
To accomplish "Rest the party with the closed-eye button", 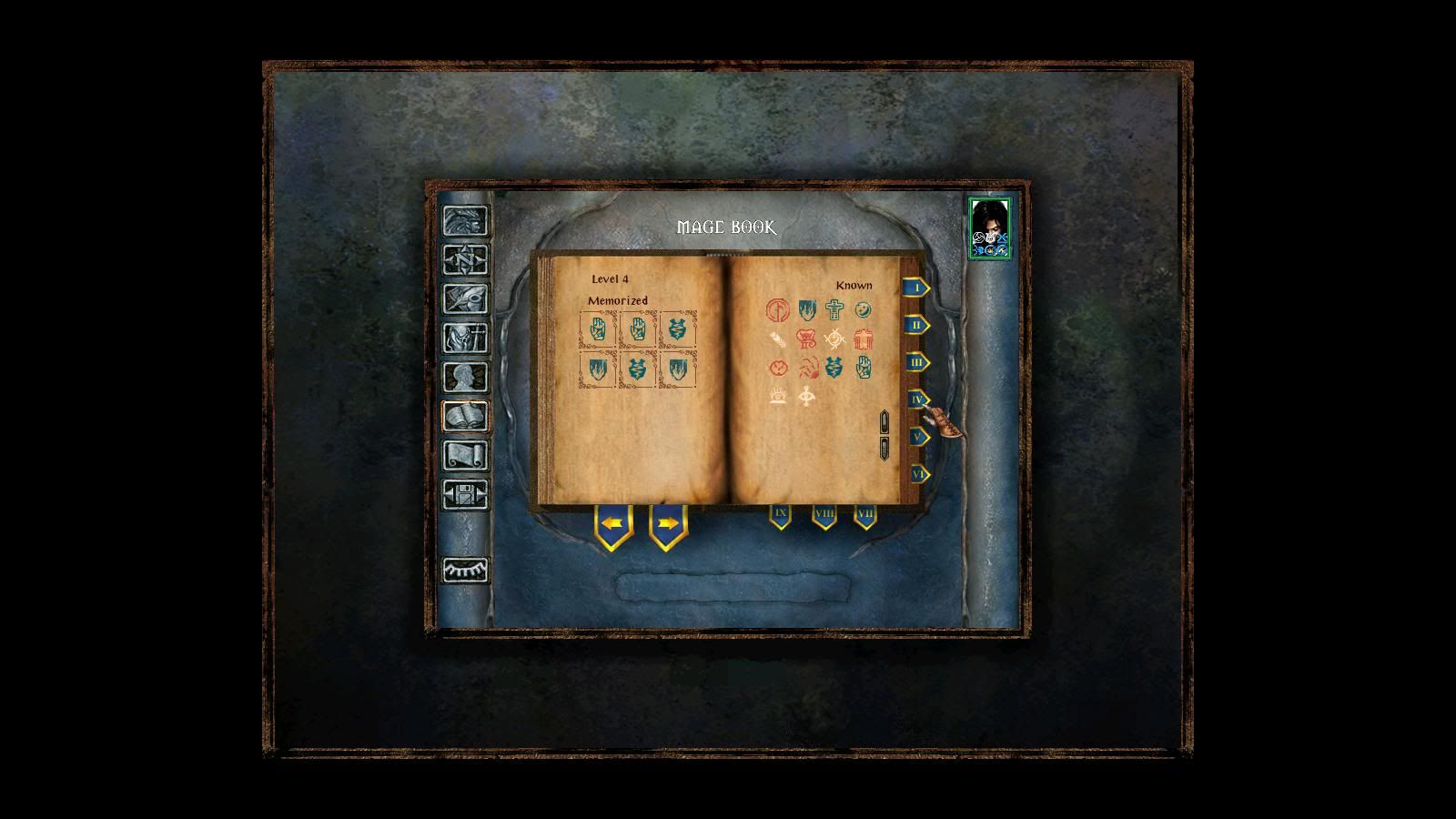I will click(465, 570).
